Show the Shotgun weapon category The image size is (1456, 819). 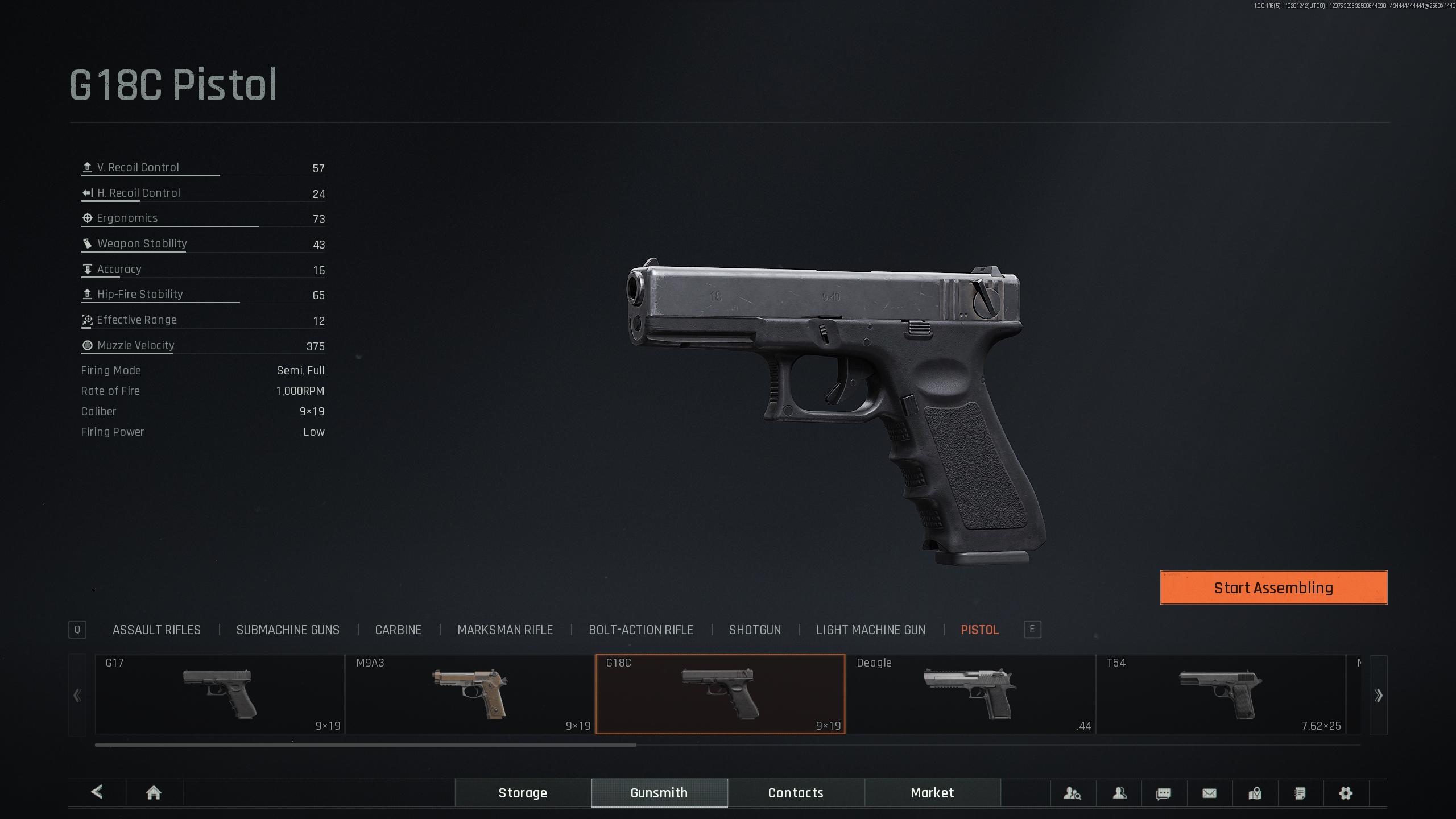755,630
